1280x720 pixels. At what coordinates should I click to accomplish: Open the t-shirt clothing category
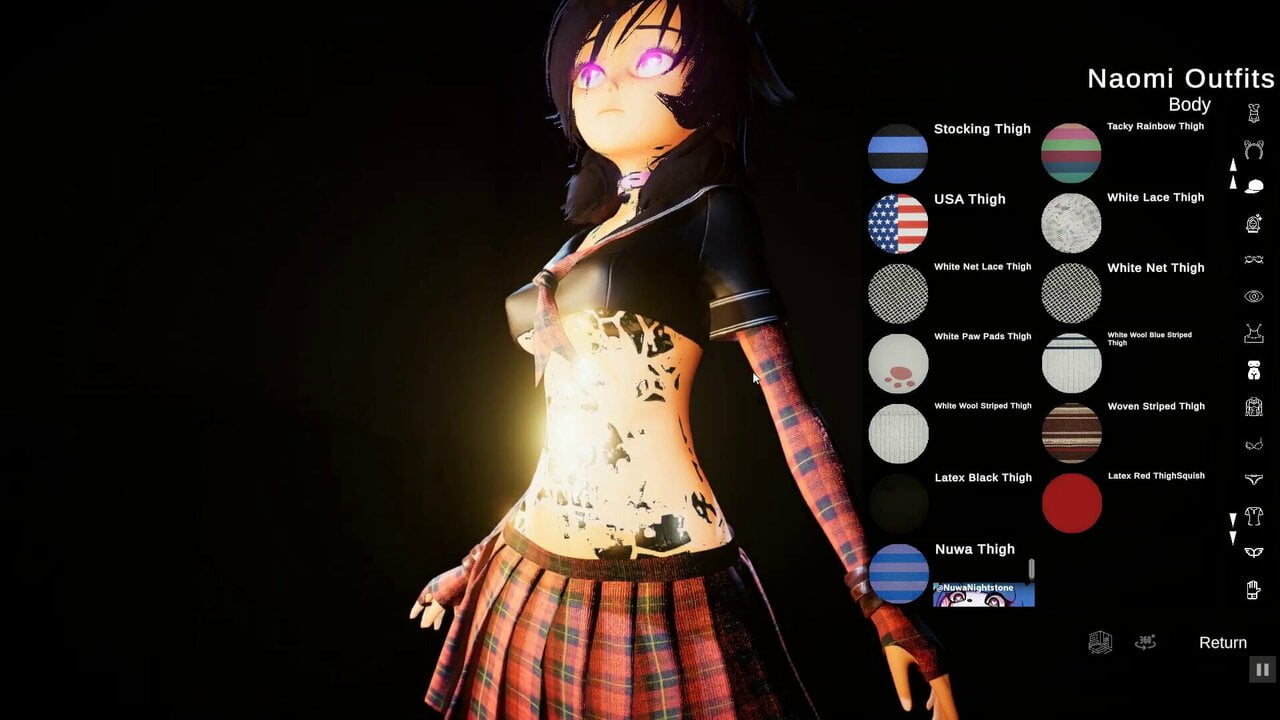tap(1253, 517)
